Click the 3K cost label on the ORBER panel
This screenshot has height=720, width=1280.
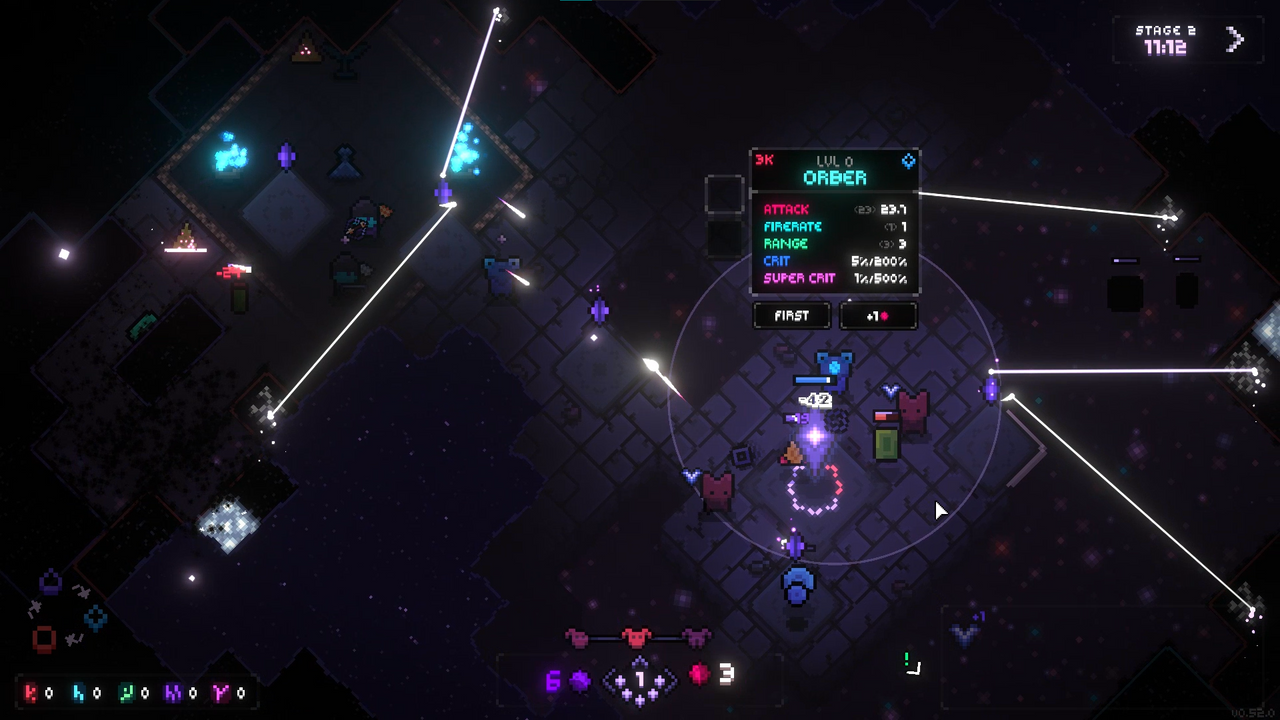tap(763, 157)
